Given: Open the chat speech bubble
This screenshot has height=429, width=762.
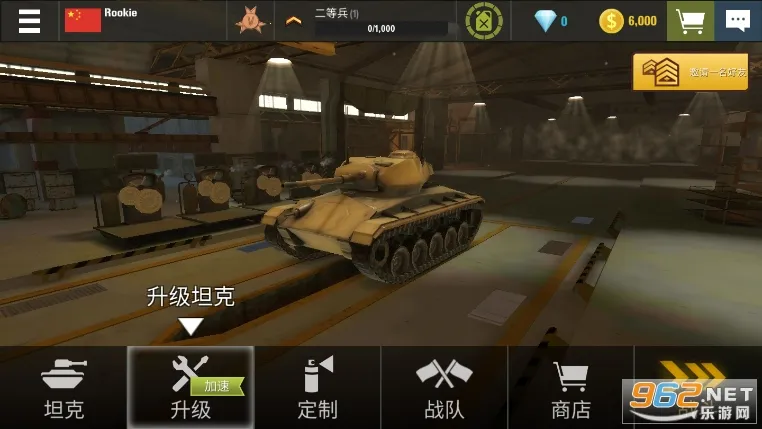Looking at the screenshot, I should [x=737, y=20].
